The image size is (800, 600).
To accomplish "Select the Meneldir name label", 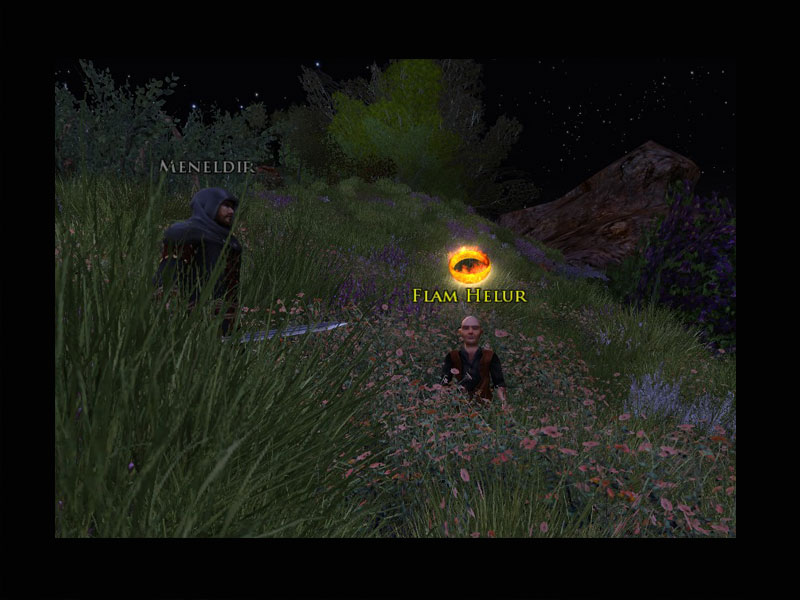I will tap(206, 167).
